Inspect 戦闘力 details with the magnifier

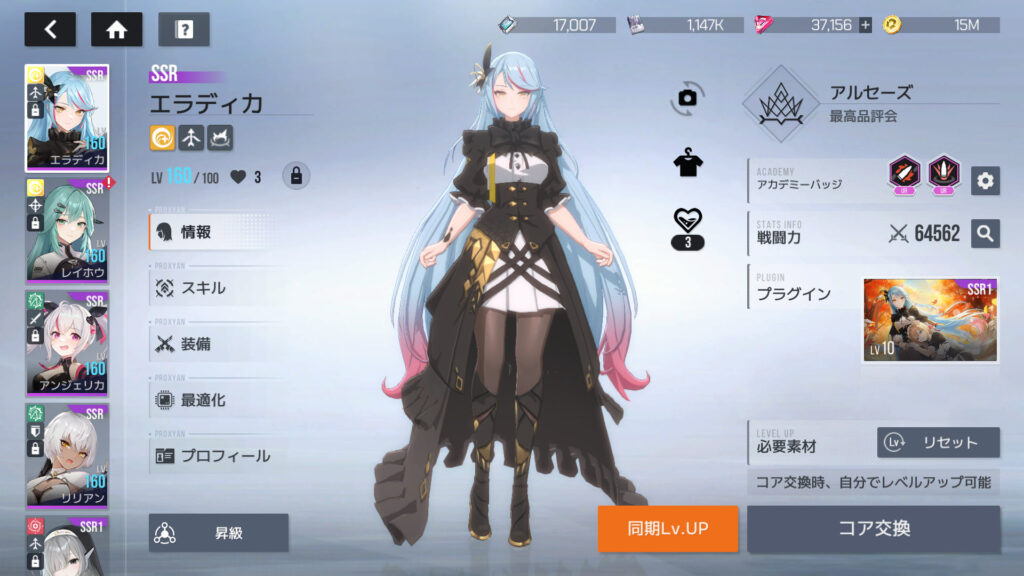[985, 233]
